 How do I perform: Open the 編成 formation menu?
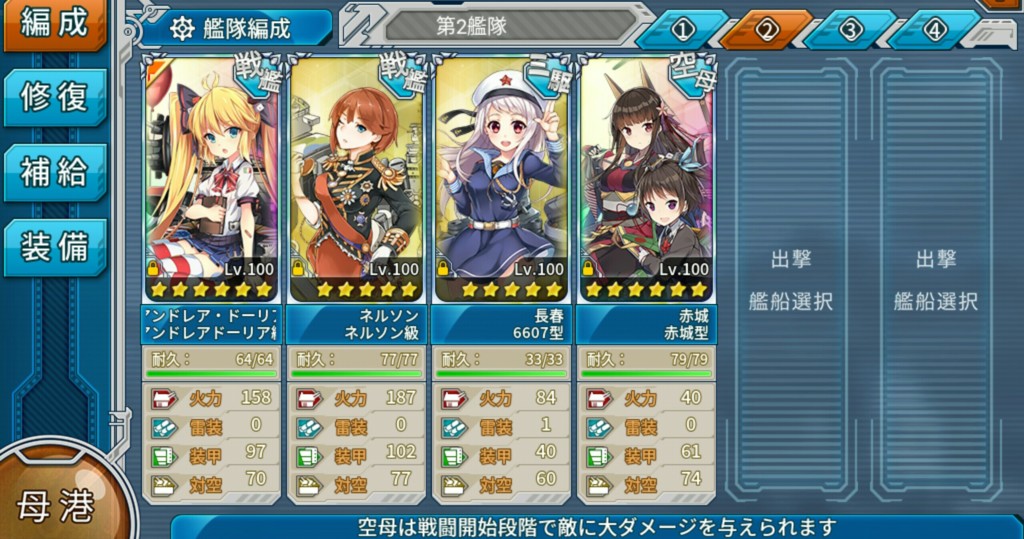(x=54, y=24)
